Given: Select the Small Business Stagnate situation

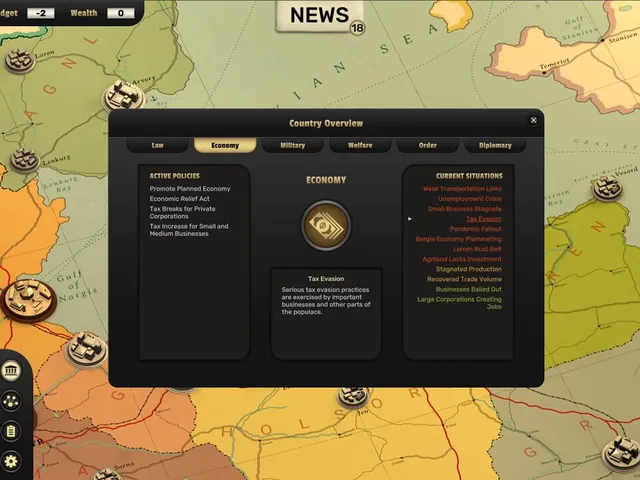Looking at the screenshot, I should pyautogui.click(x=464, y=208).
